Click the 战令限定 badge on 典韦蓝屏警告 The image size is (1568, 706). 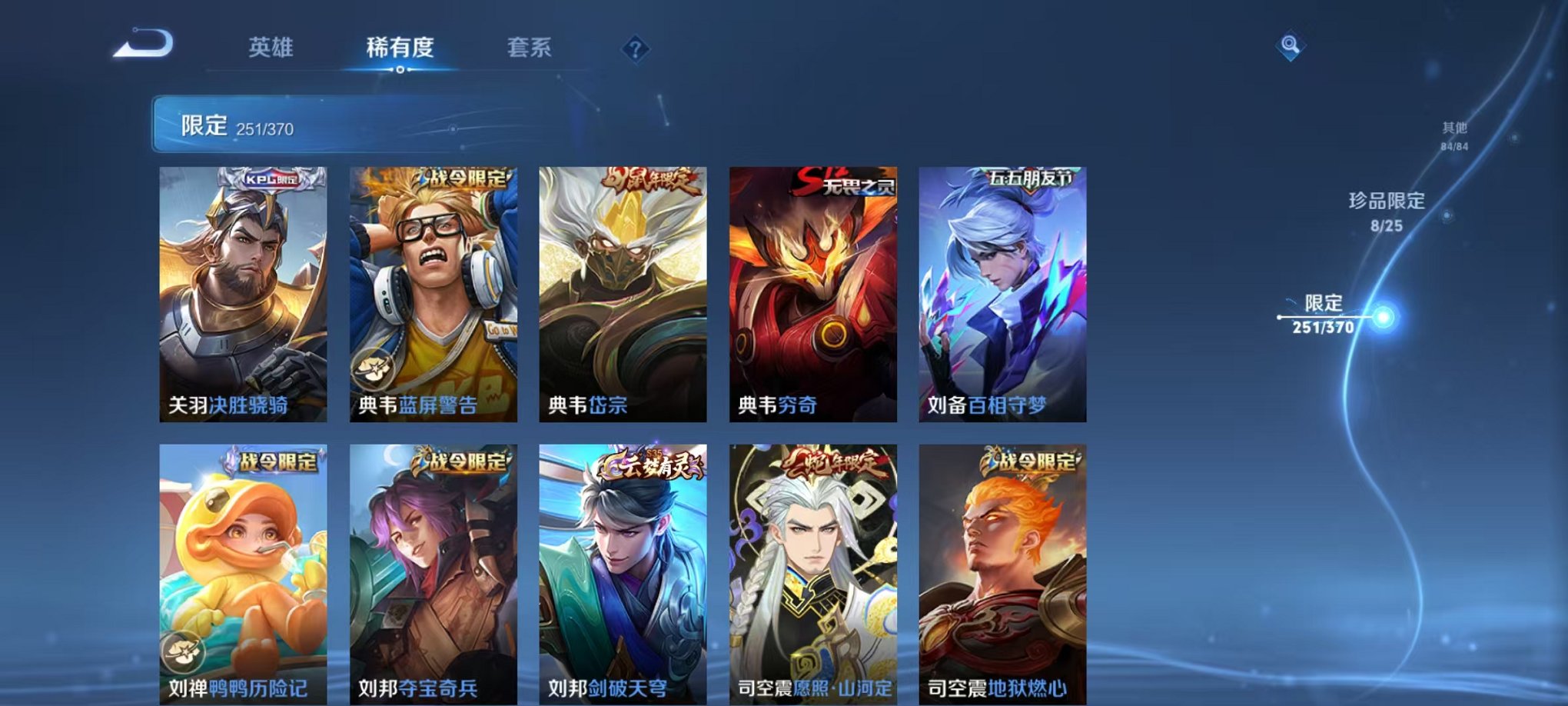pyautogui.click(x=463, y=180)
